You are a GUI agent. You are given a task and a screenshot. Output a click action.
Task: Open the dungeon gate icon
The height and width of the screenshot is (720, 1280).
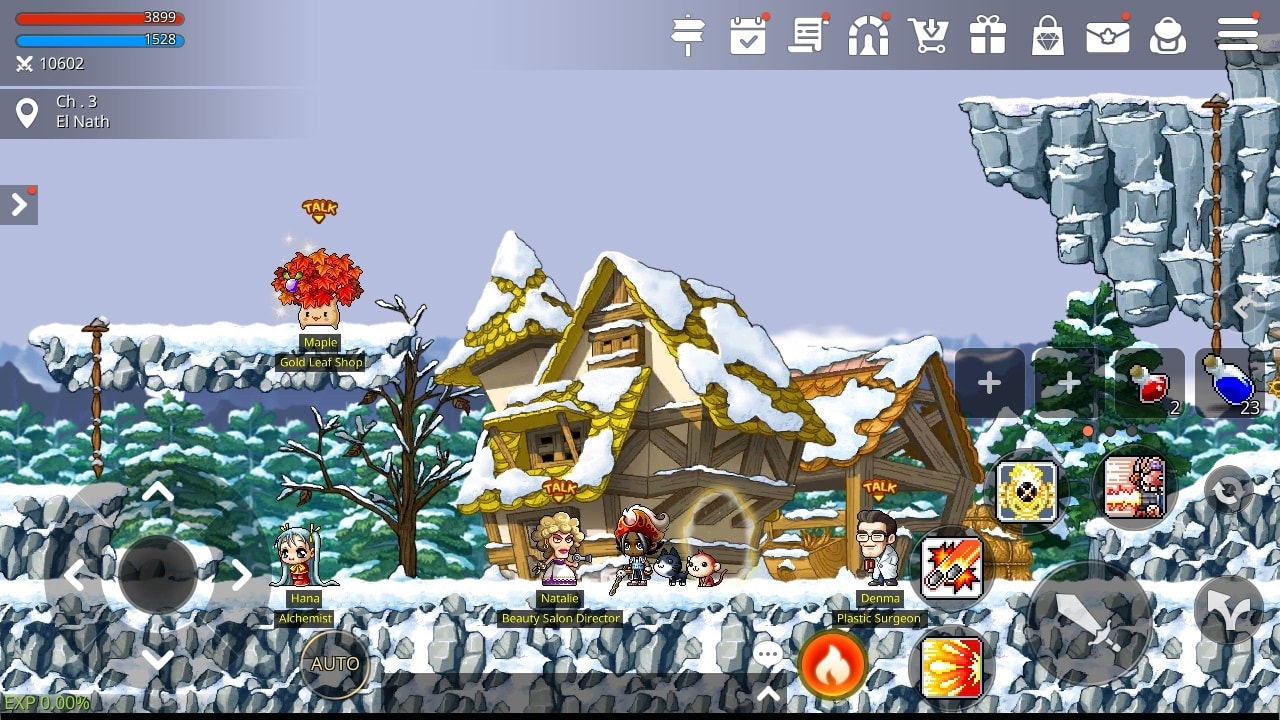pyautogui.click(x=868, y=36)
